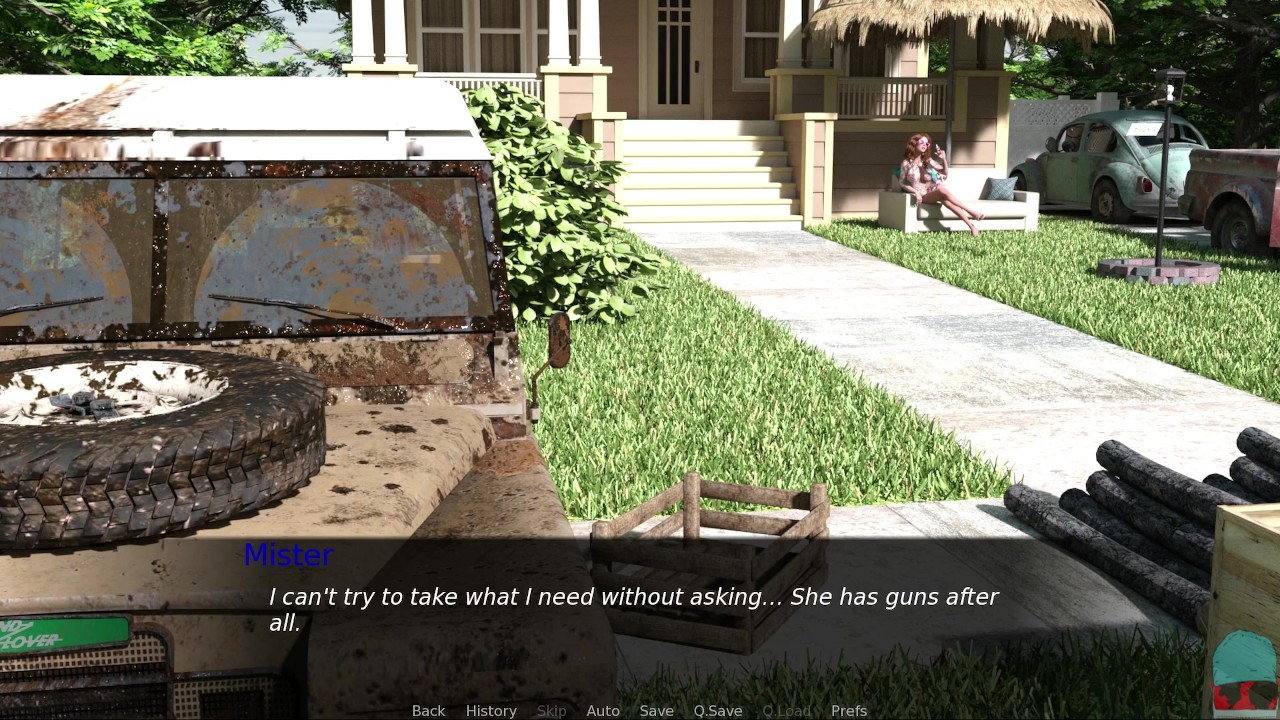Open the Save game screen
Image resolution: width=1280 pixels, height=720 pixels.
click(656, 710)
